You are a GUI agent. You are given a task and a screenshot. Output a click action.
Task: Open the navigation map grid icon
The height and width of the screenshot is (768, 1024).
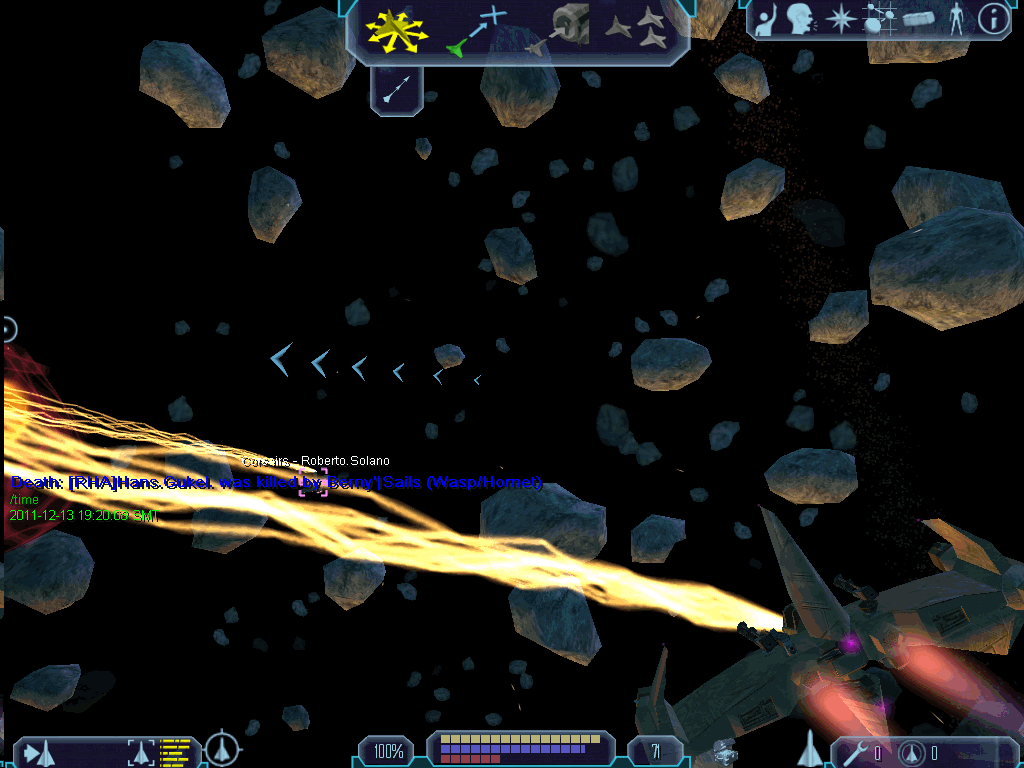878,19
